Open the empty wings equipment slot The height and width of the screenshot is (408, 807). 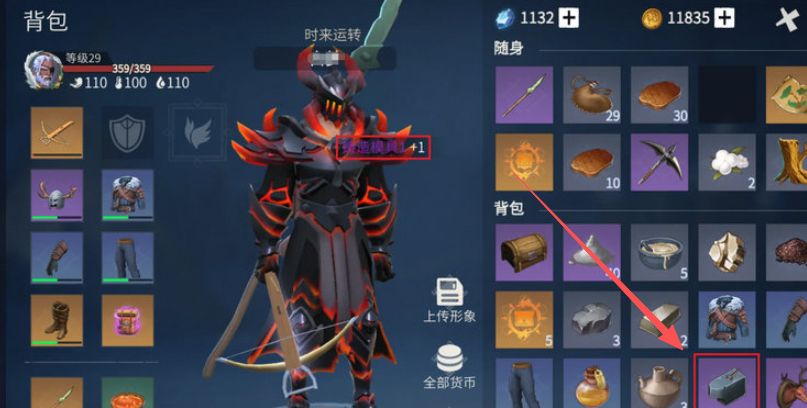(x=194, y=132)
